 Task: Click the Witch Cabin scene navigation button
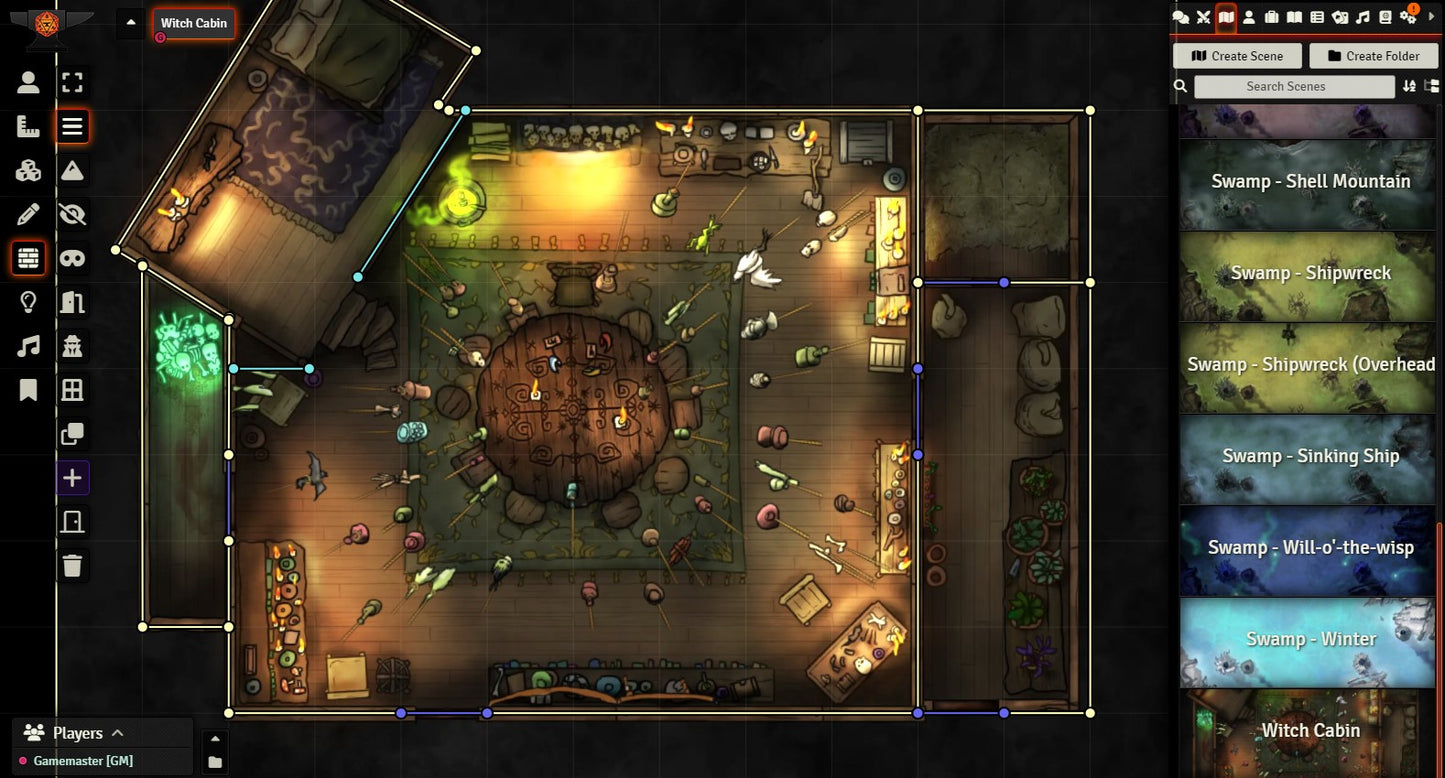(194, 23)
